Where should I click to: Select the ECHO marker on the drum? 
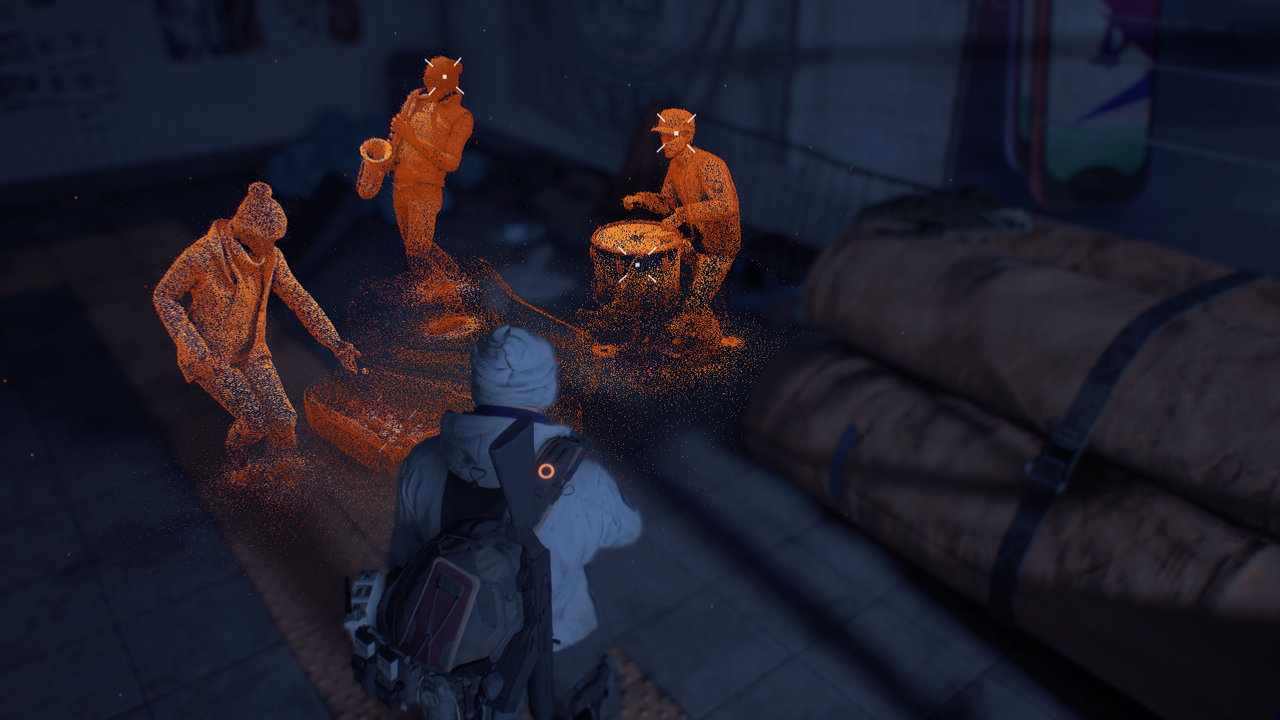(637, 264)
